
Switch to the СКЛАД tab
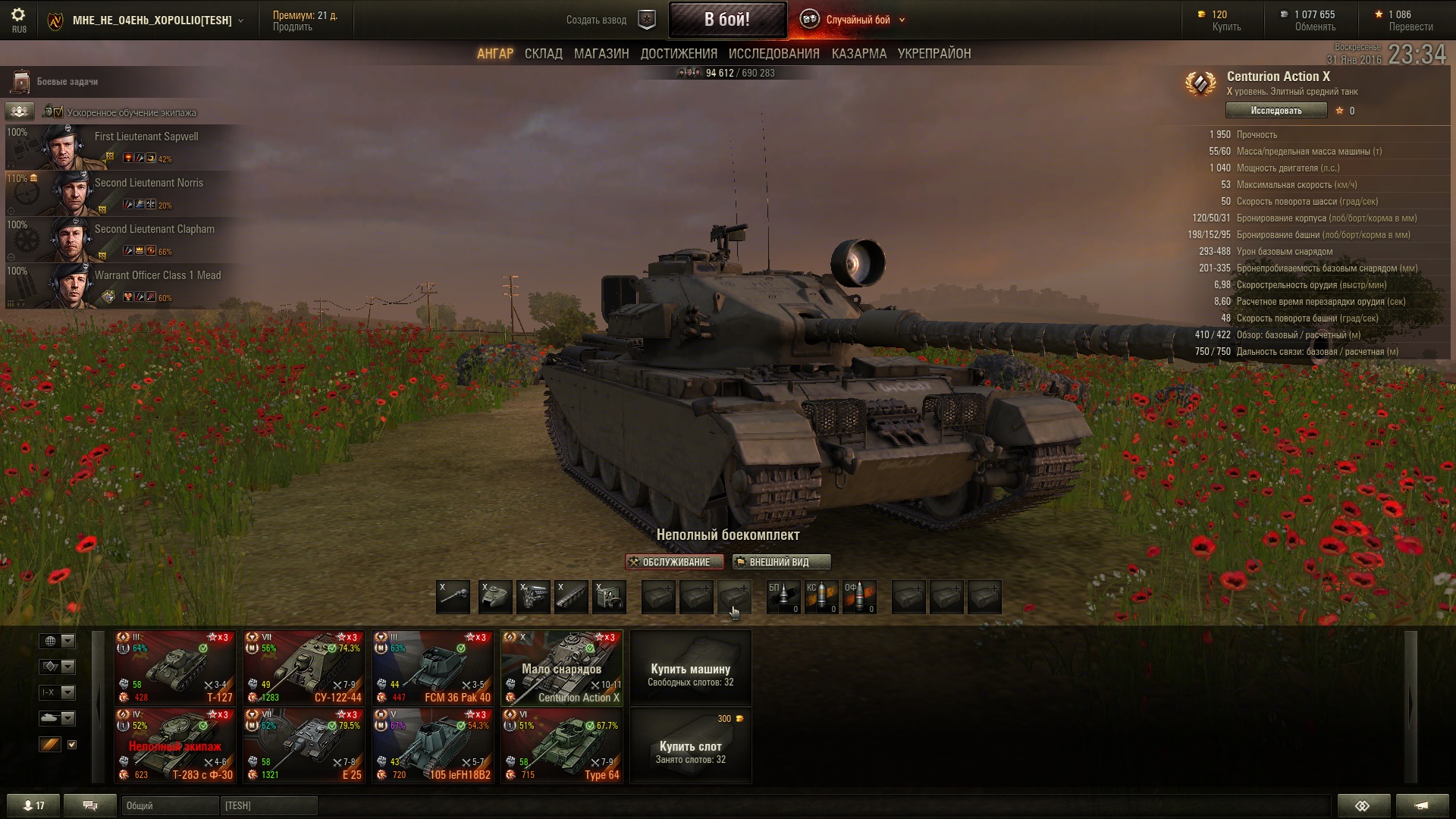click(543, 54)
